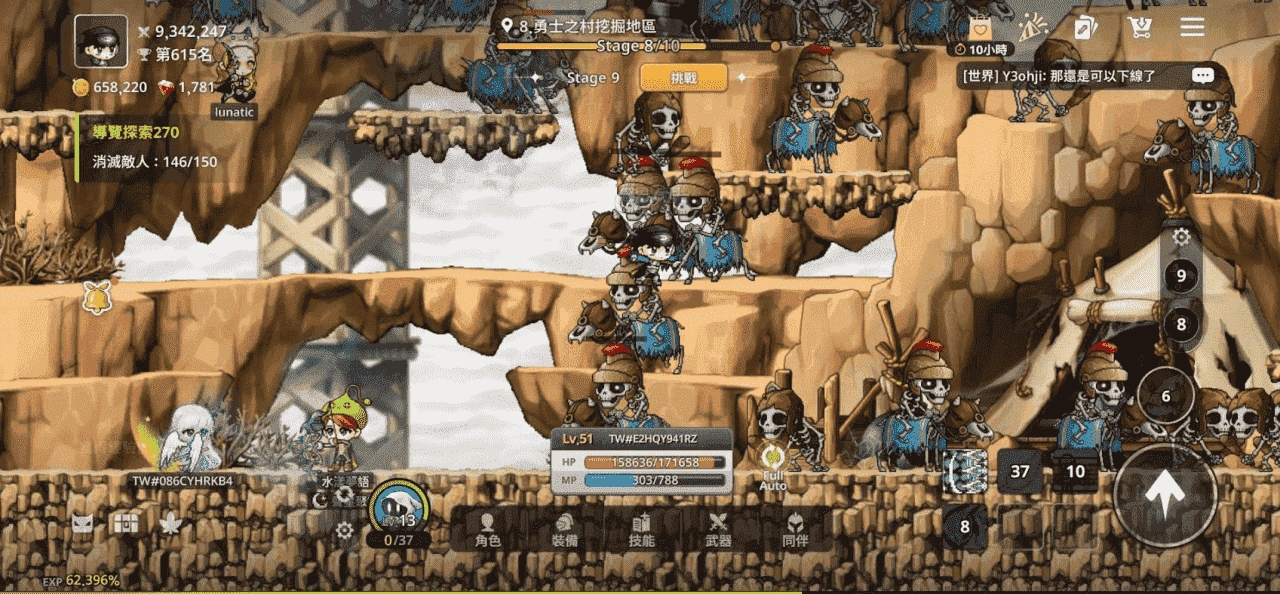
Task: Open the 角色 character tab
Action: [x=488, y=529]
